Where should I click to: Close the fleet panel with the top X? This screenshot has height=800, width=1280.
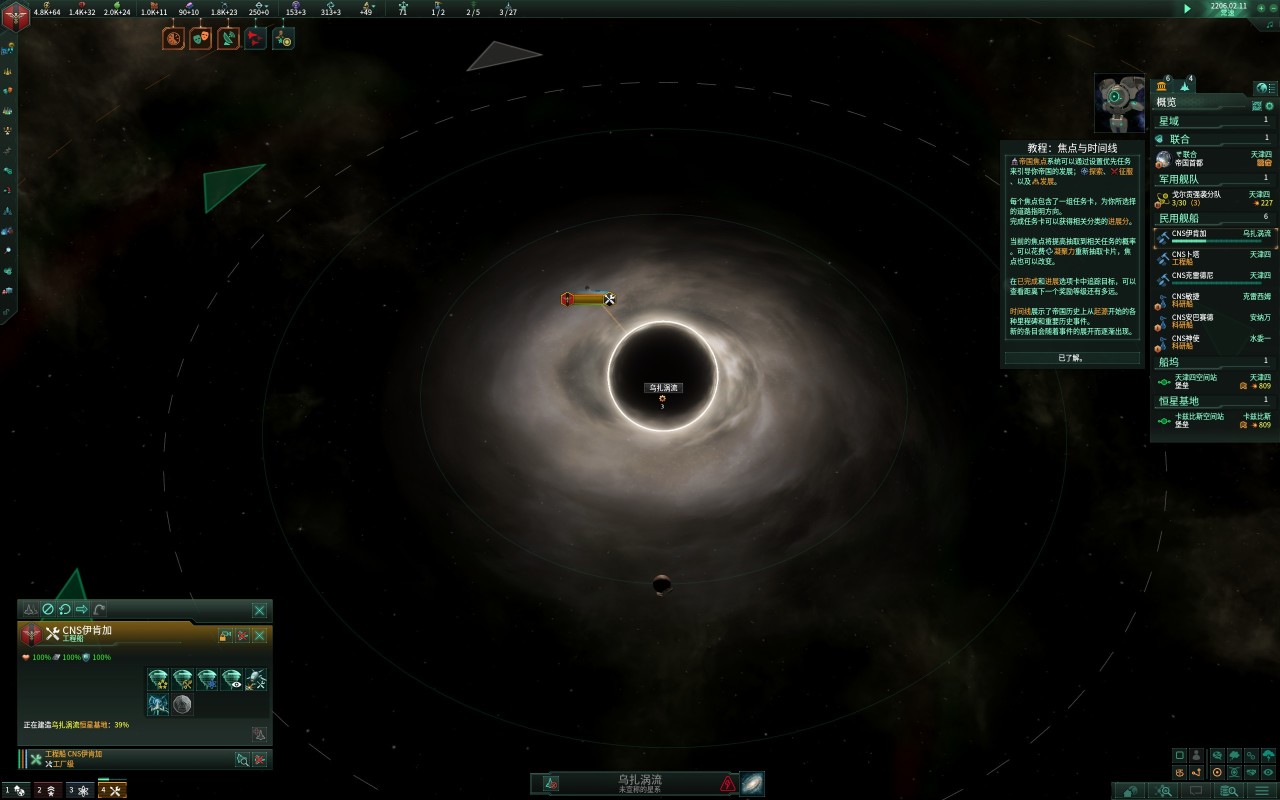click(259, 610)
